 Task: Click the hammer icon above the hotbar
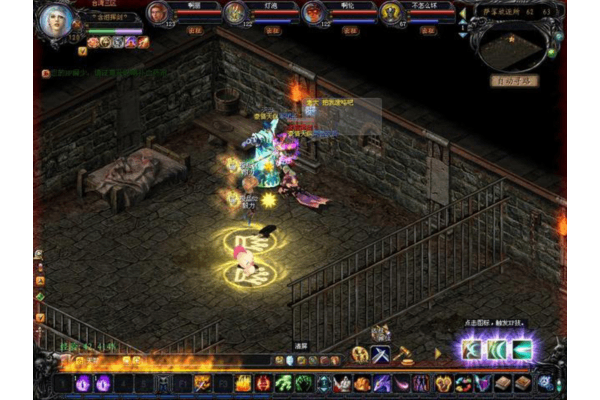click(403, 353)
